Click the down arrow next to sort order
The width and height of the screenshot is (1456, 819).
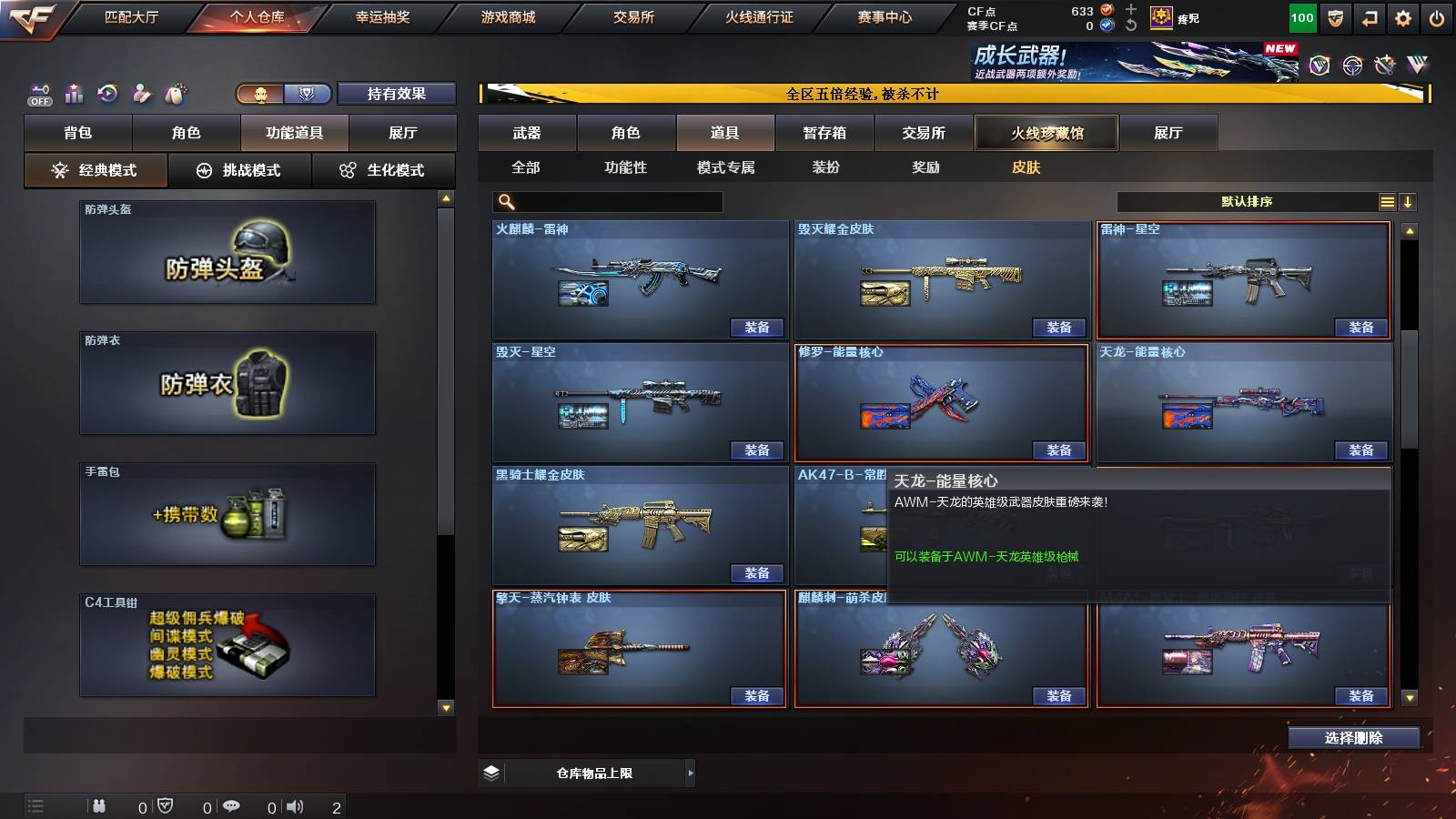point(1409,201)
